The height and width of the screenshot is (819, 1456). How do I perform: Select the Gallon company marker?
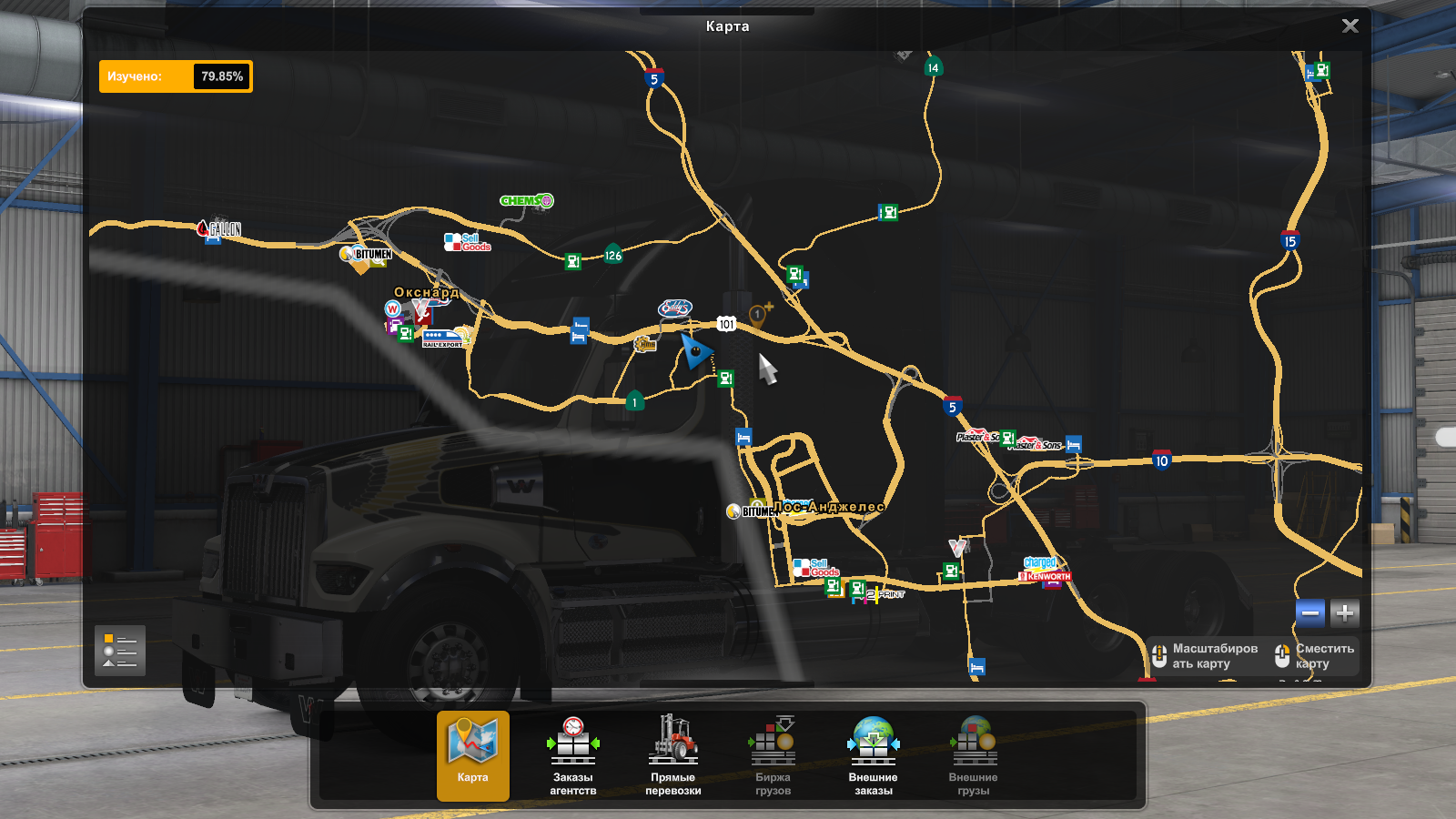pyautogui.click(x=219, y=228)
